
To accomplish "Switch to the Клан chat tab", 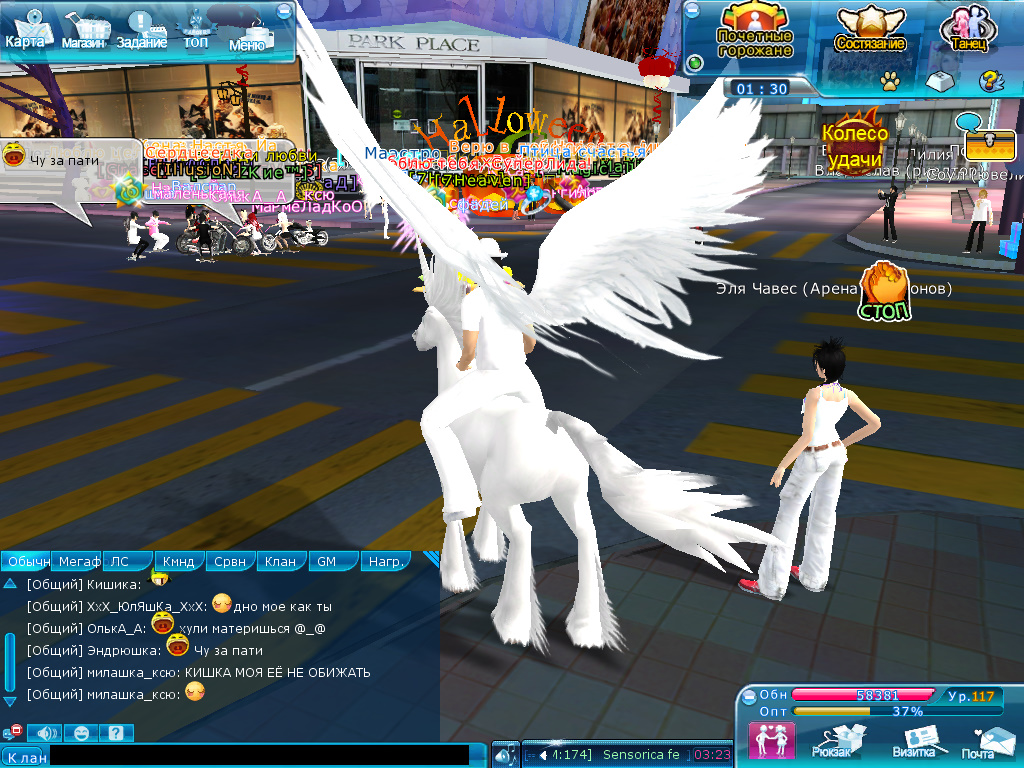I will click(280, 562).
